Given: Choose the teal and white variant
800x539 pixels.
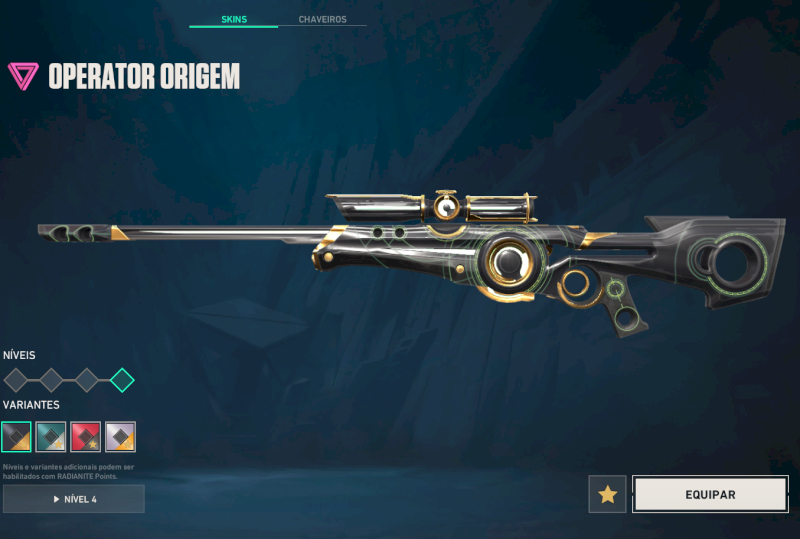Looking at the screenshot, I should click(51, 437).
